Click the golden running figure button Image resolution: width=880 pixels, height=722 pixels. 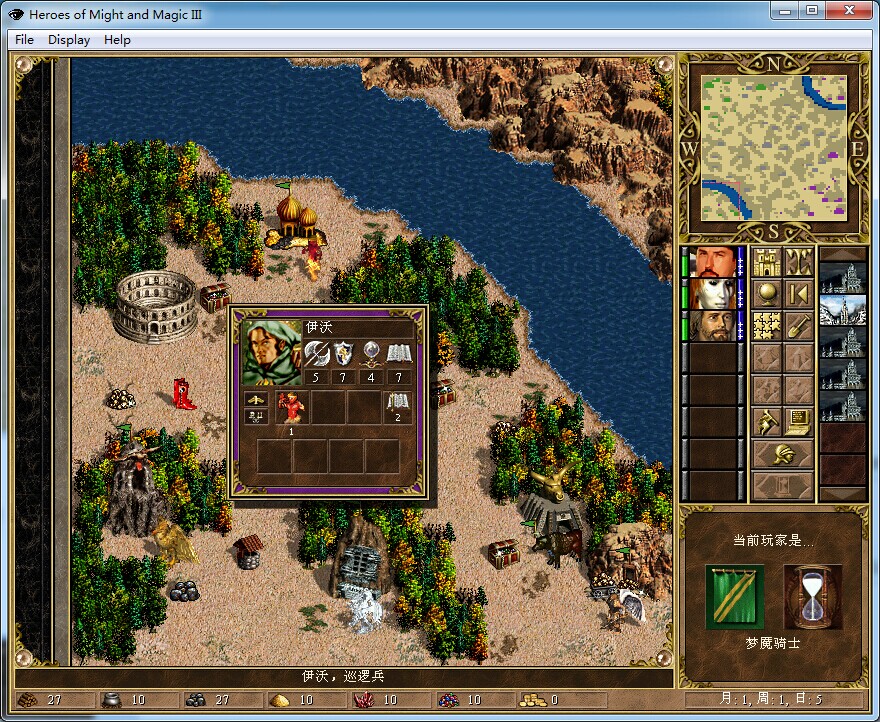point(766,422)
